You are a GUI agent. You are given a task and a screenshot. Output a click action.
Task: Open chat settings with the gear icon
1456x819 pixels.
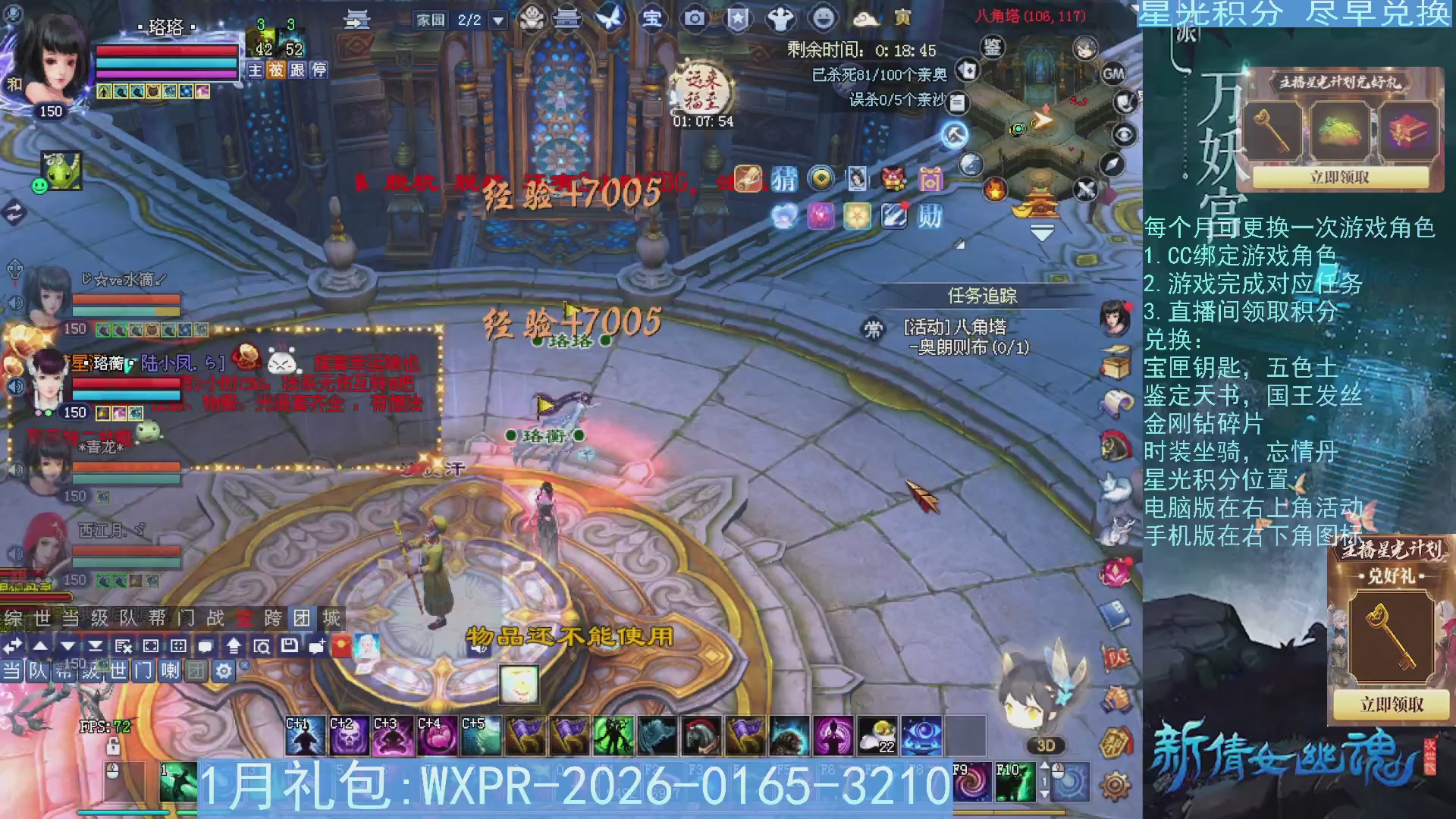[x=224, y=672]
